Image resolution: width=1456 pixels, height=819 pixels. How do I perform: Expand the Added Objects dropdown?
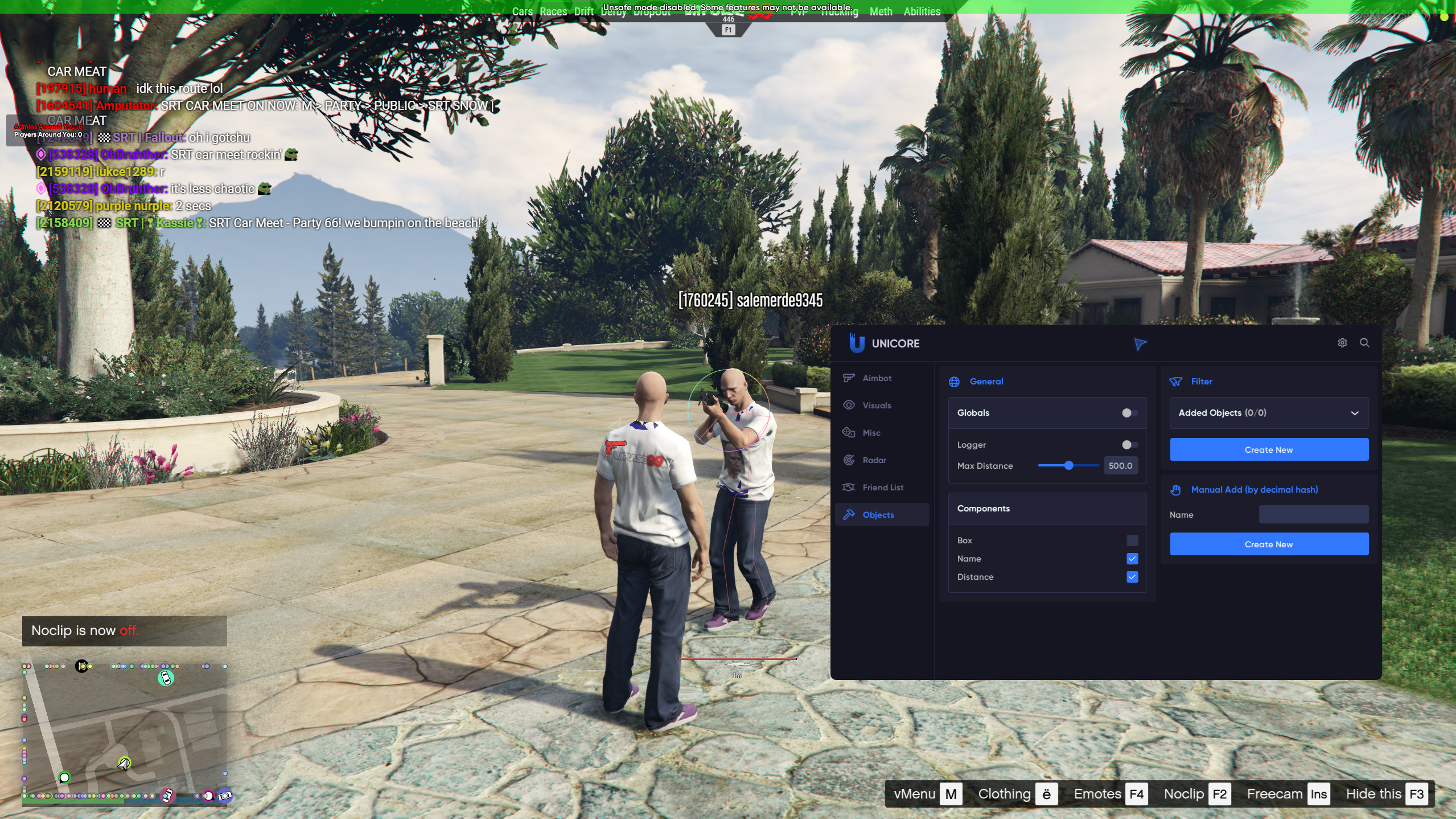pyautogui.click(x=1269, y=413)
